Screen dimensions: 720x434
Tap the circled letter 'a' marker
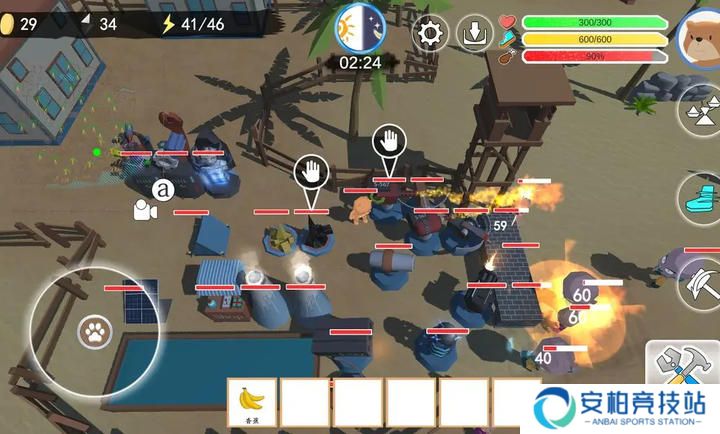pos(163,188)
